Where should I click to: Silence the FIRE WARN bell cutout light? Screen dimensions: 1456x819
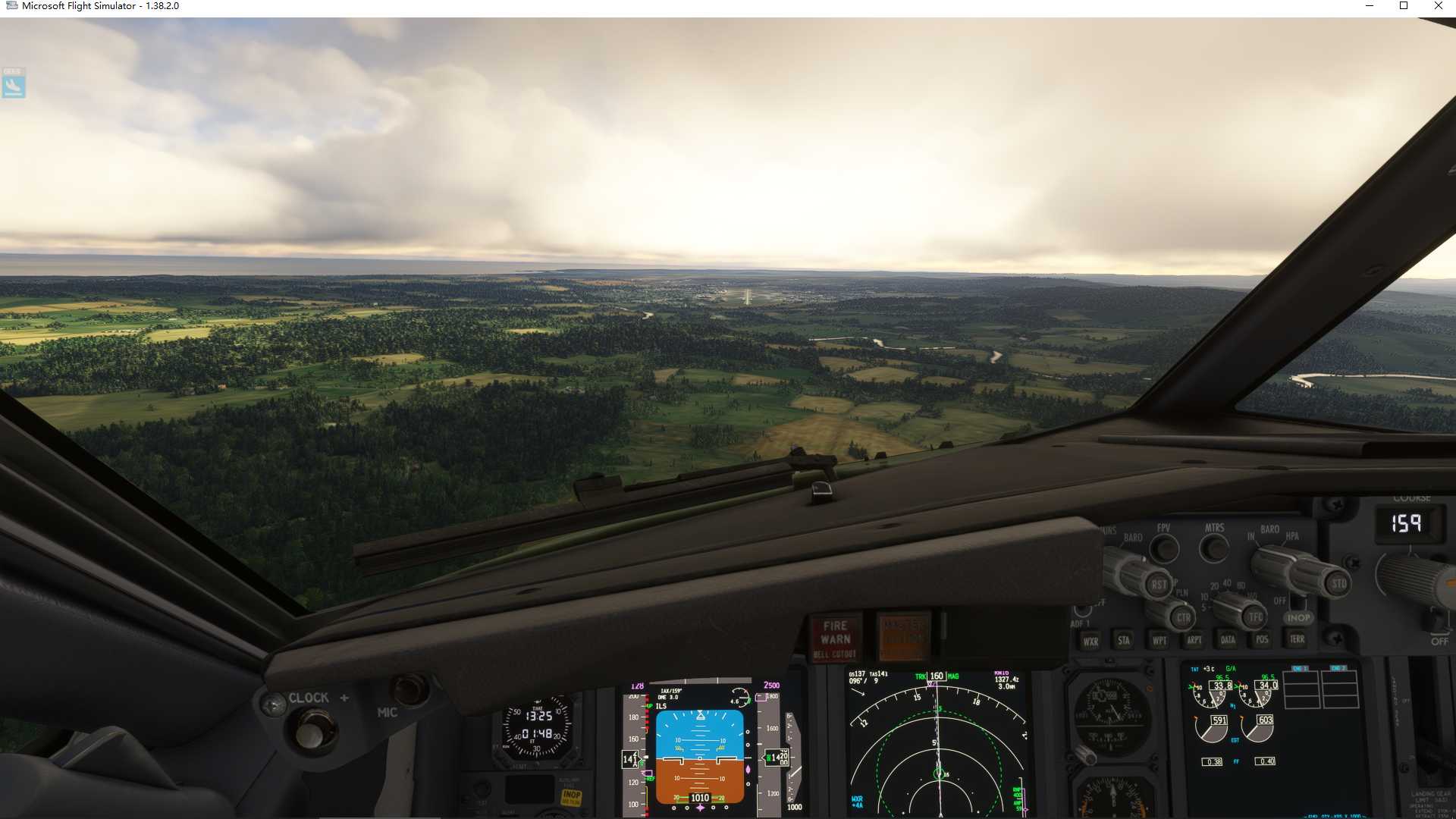tap(835, 638)
